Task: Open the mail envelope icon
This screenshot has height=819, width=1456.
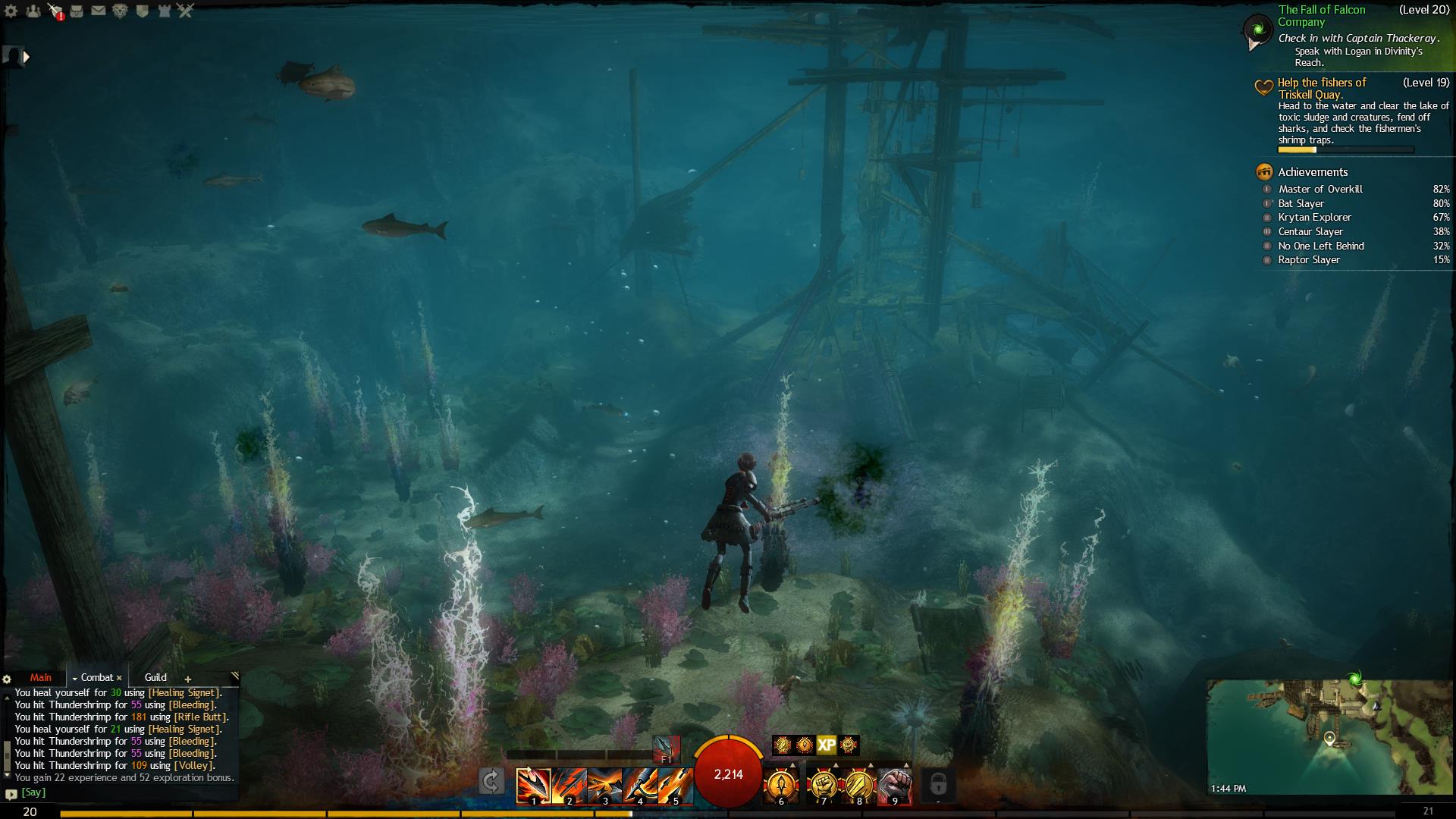Action: [99, 11]
